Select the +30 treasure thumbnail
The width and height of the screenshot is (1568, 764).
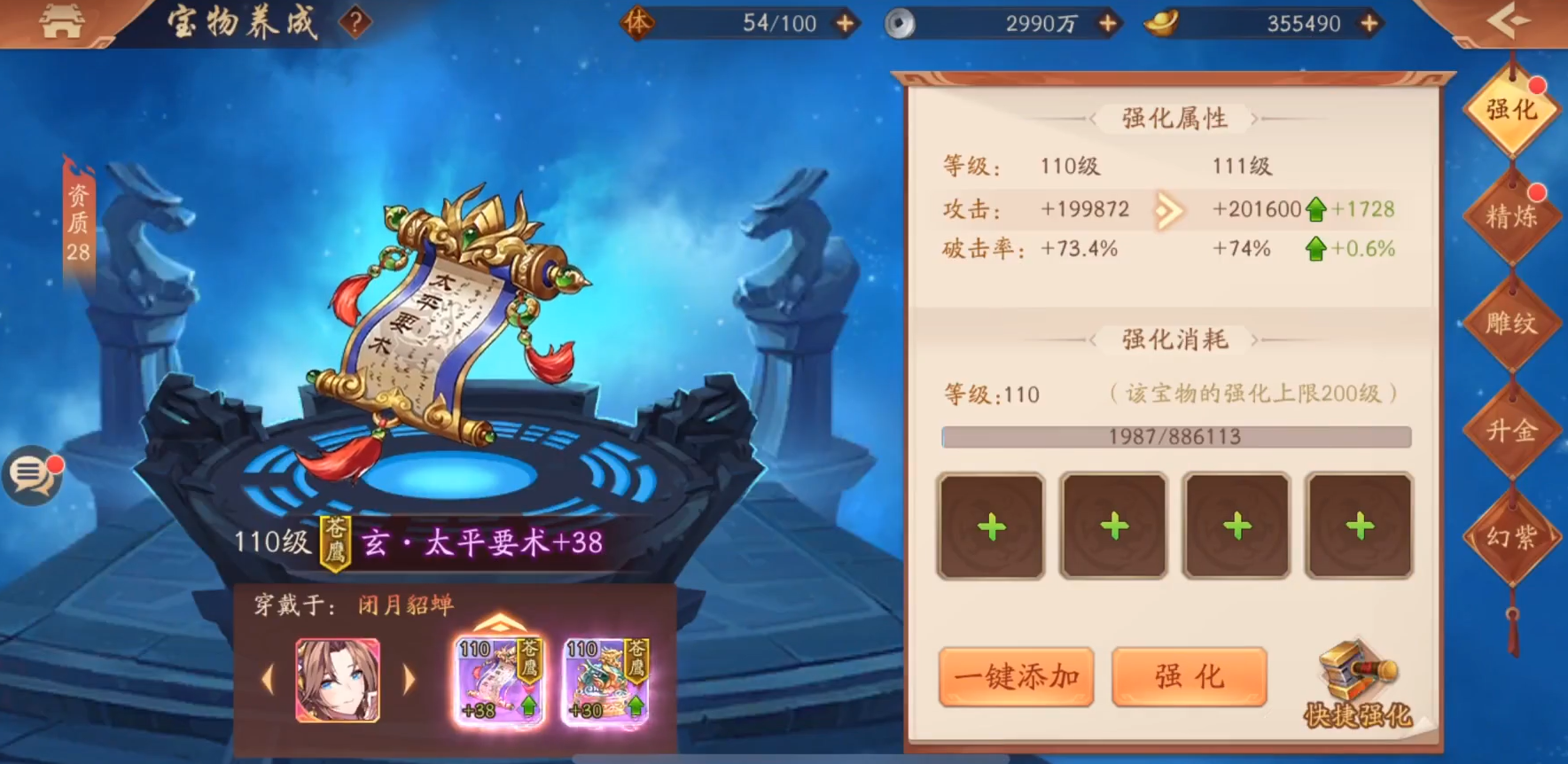[608, 679]
